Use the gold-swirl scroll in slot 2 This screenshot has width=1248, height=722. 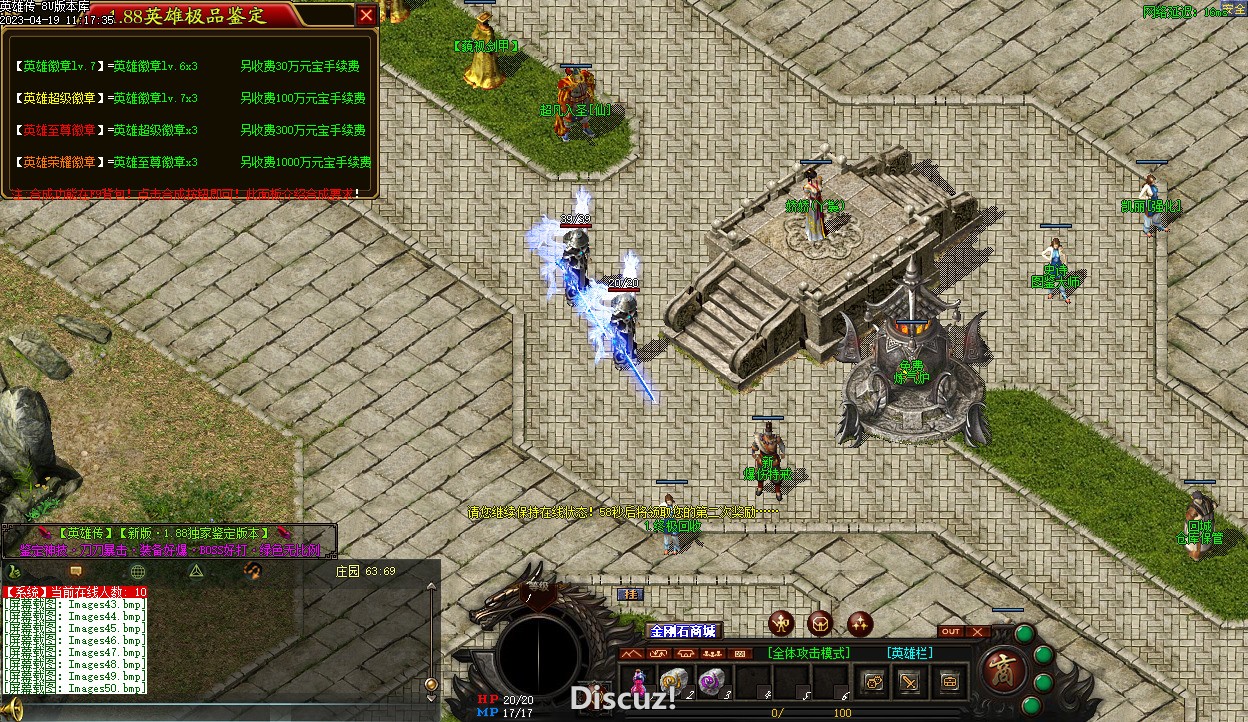click(673, 681)
